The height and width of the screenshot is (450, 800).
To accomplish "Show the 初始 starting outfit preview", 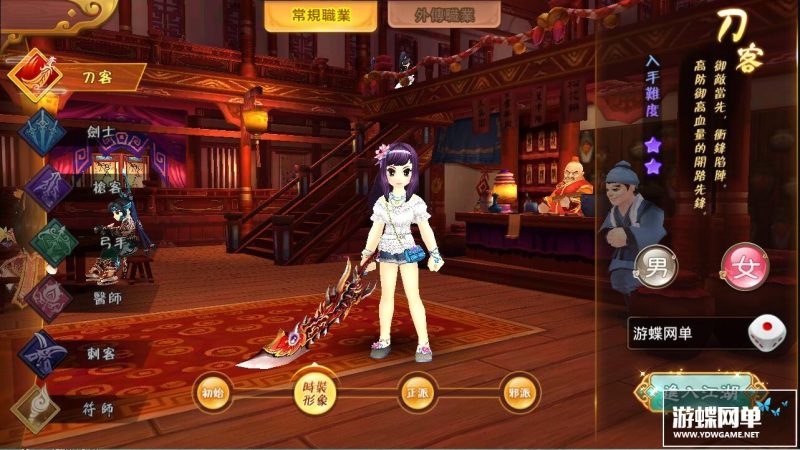I will point(213,391).
